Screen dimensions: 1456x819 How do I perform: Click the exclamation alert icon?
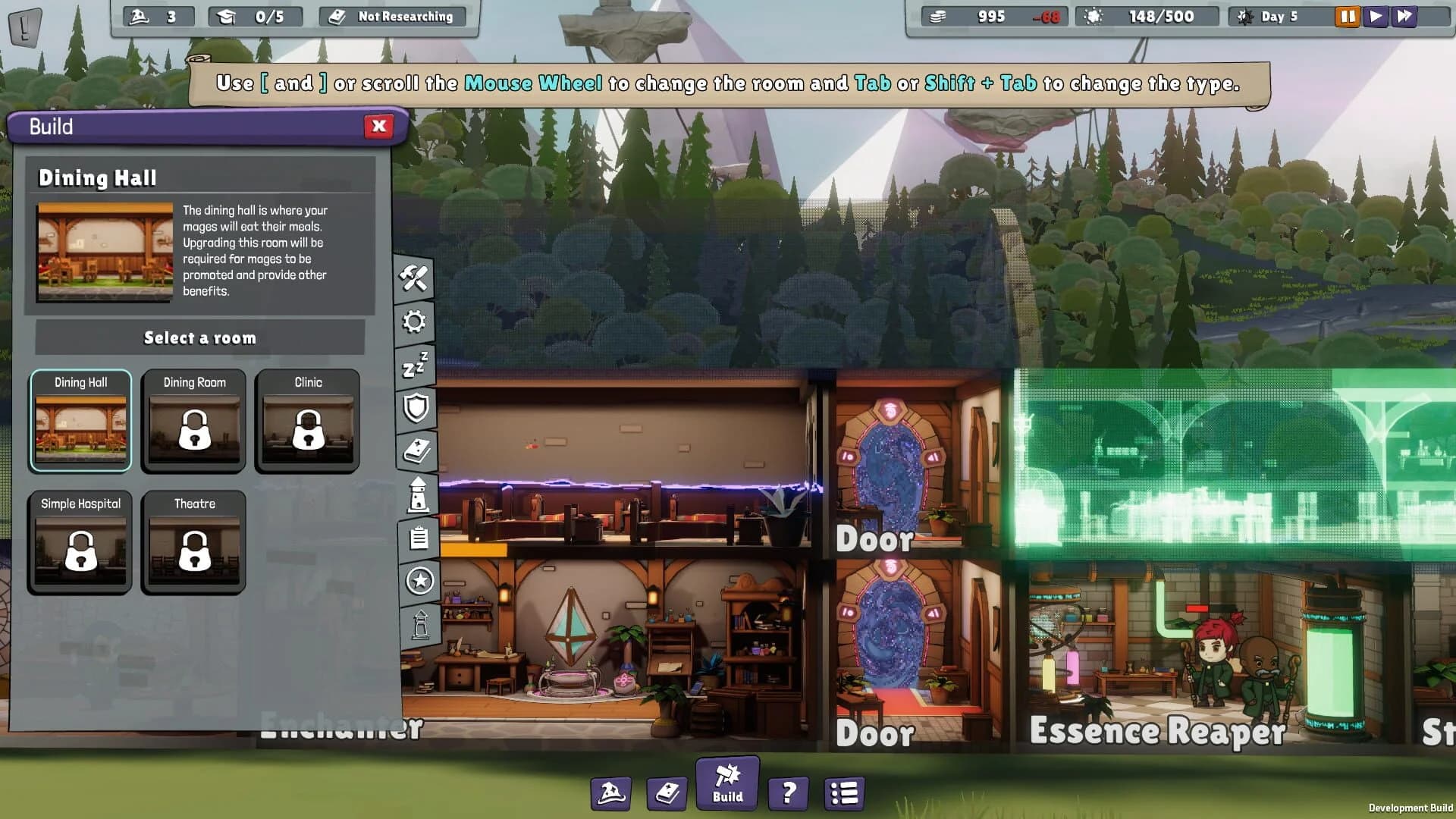click(24, 27)
